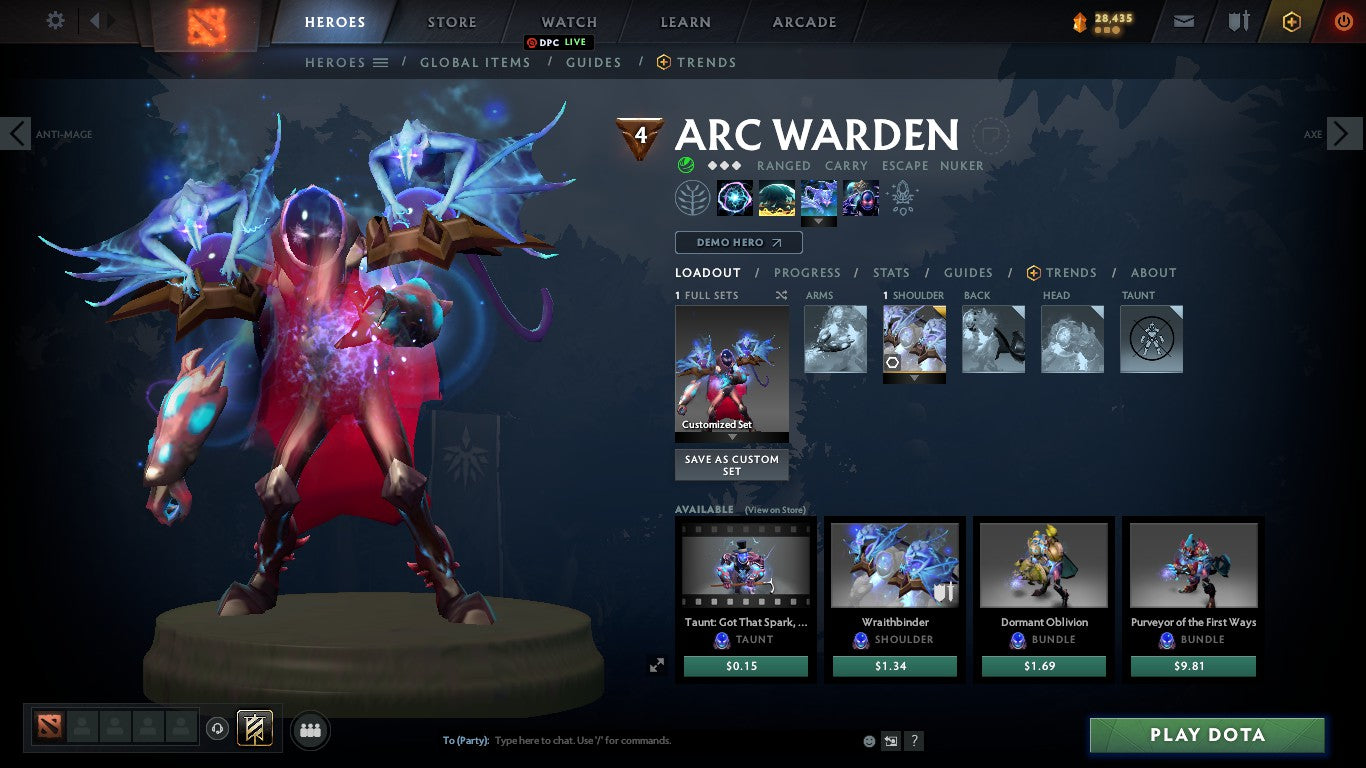Toggle voice chat with the headset icon
Image resolution: width=1366 pixels, height=768 pixels.
click(x=218, y=729)
